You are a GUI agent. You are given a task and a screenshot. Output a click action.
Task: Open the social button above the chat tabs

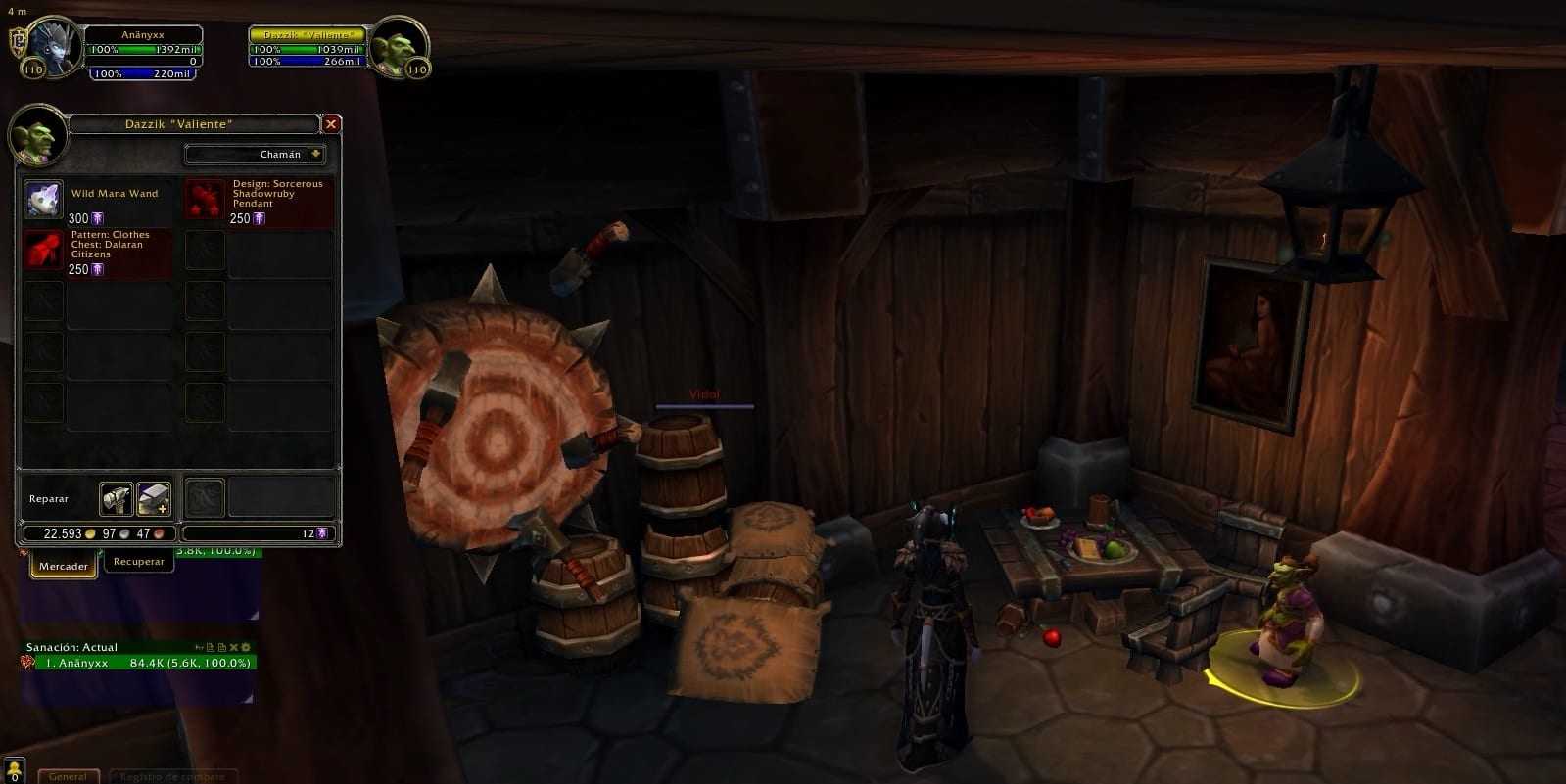[x=14, y=768]
